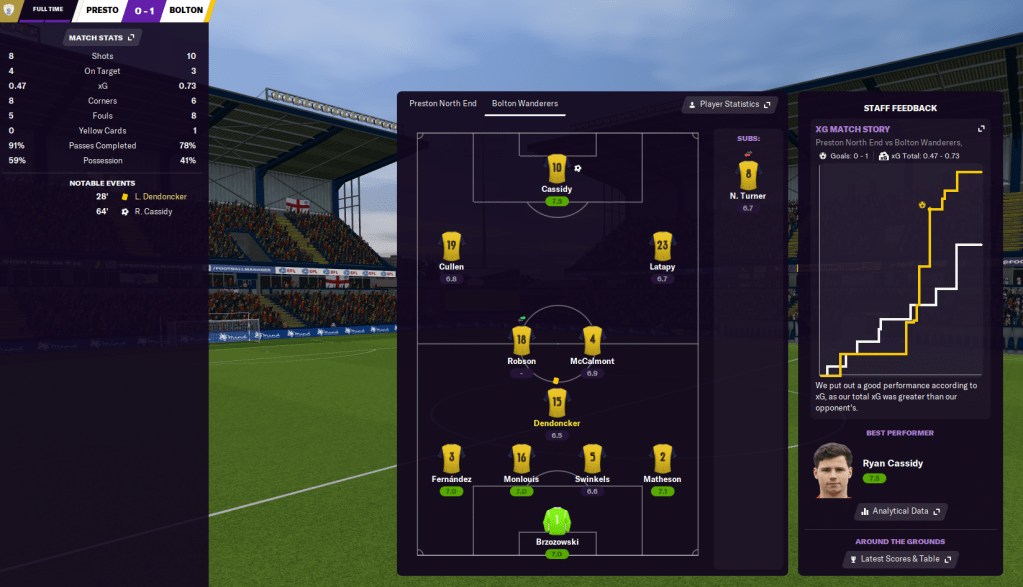The width and height of the screenshot is (1023, 587).
Task: Select McCalmont's number 4 shirt
Action: click(592, 339)
